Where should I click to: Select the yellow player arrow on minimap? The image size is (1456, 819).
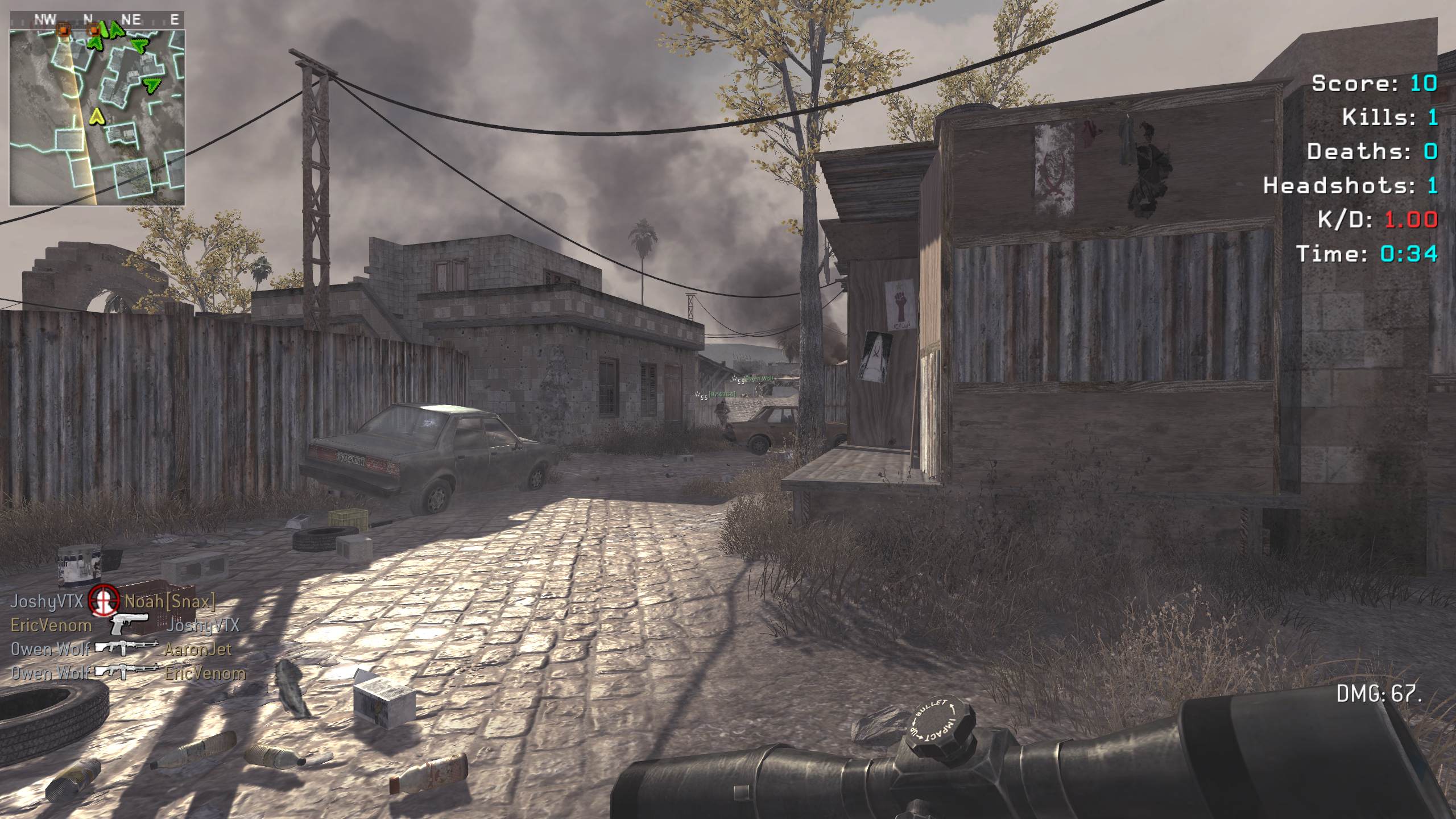point(98,117)
